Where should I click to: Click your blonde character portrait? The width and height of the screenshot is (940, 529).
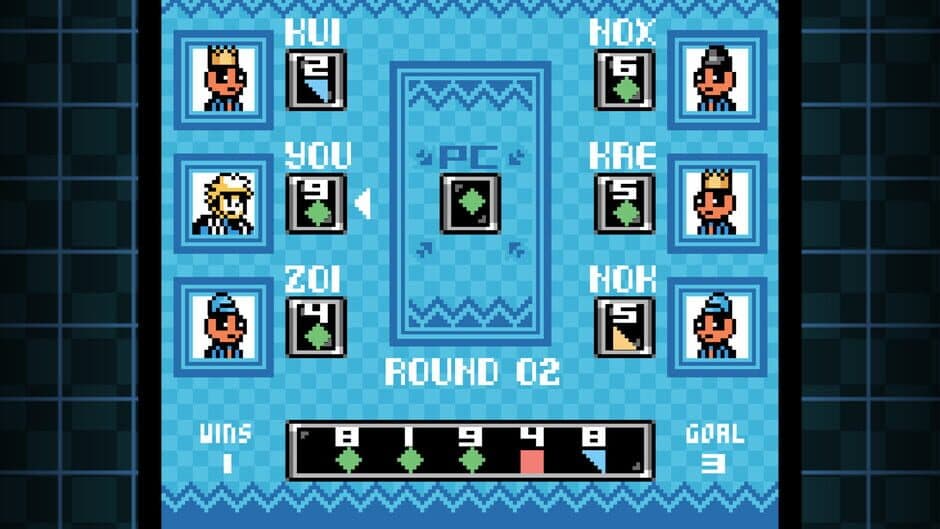(x=223, y=203)
